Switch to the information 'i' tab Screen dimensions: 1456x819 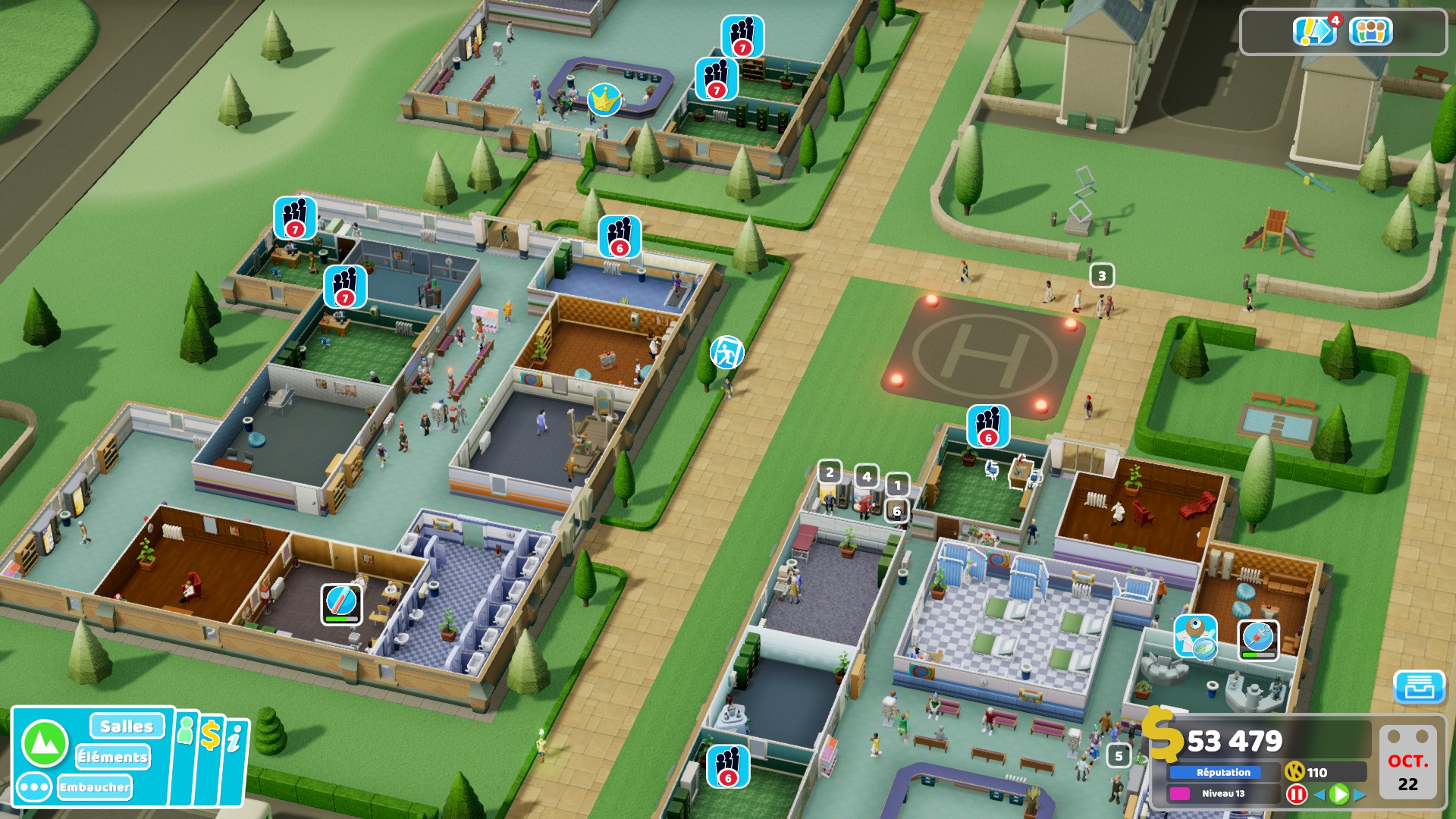coord(235,739)
